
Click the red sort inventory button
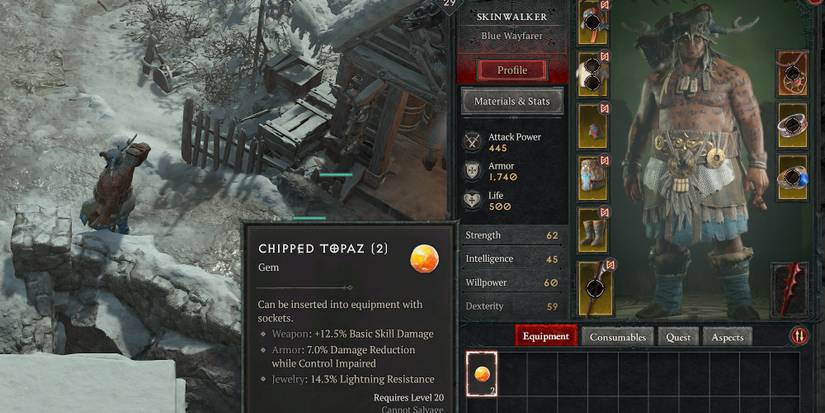(799, 336)
